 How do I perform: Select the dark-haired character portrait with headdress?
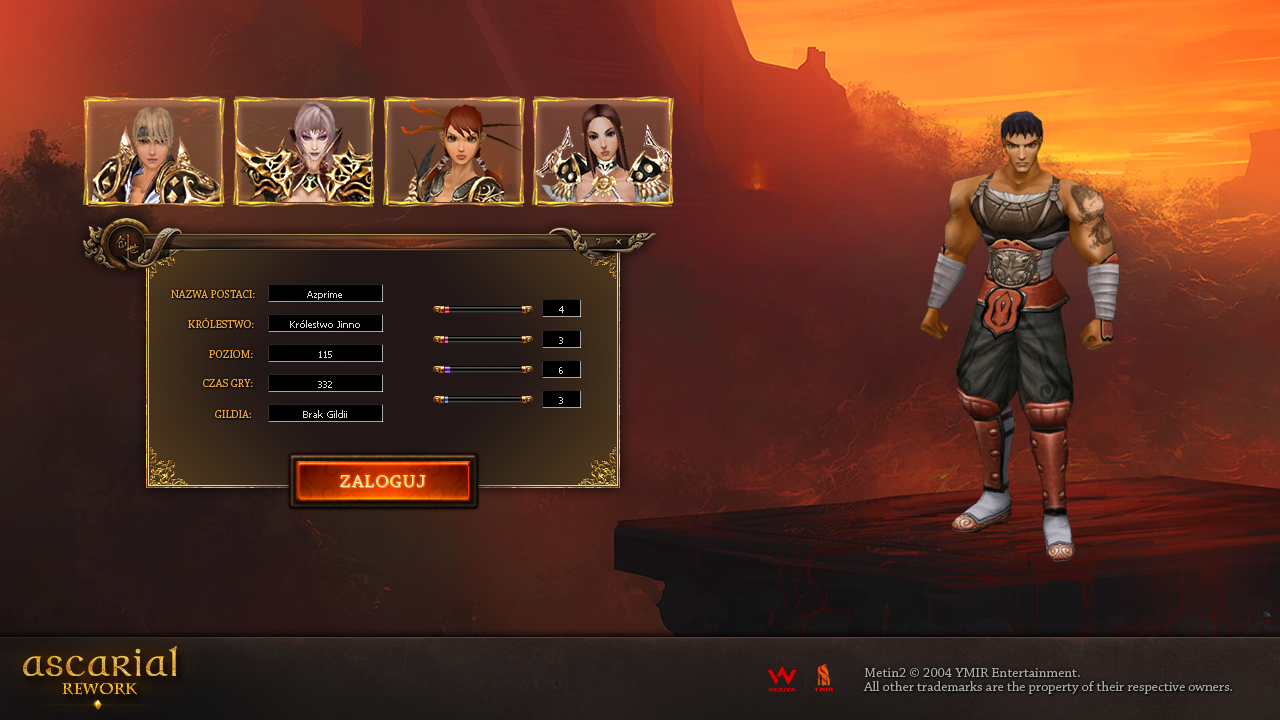pos(603,151)
